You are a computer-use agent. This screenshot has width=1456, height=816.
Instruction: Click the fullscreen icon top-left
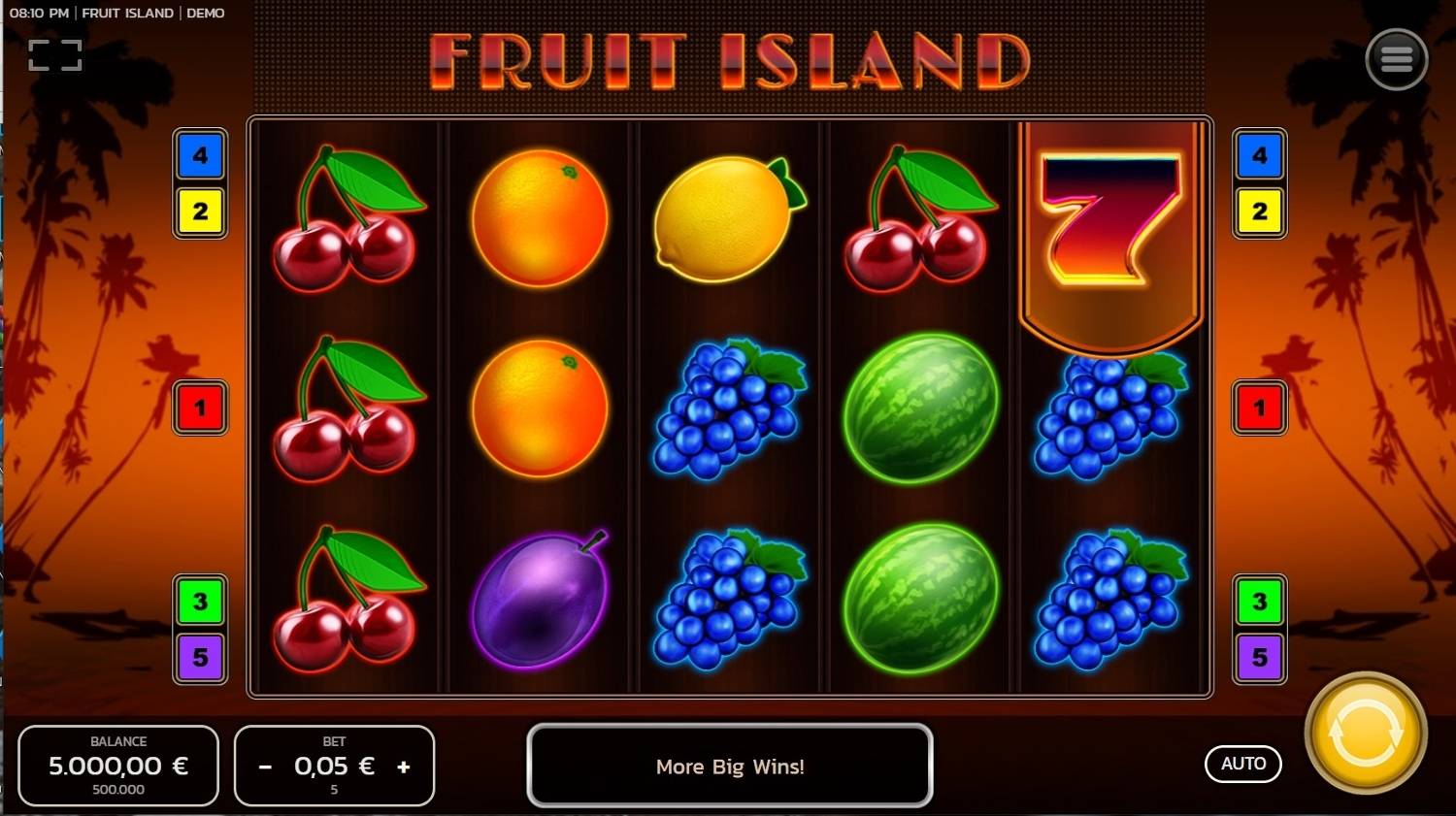pos(55,53)
